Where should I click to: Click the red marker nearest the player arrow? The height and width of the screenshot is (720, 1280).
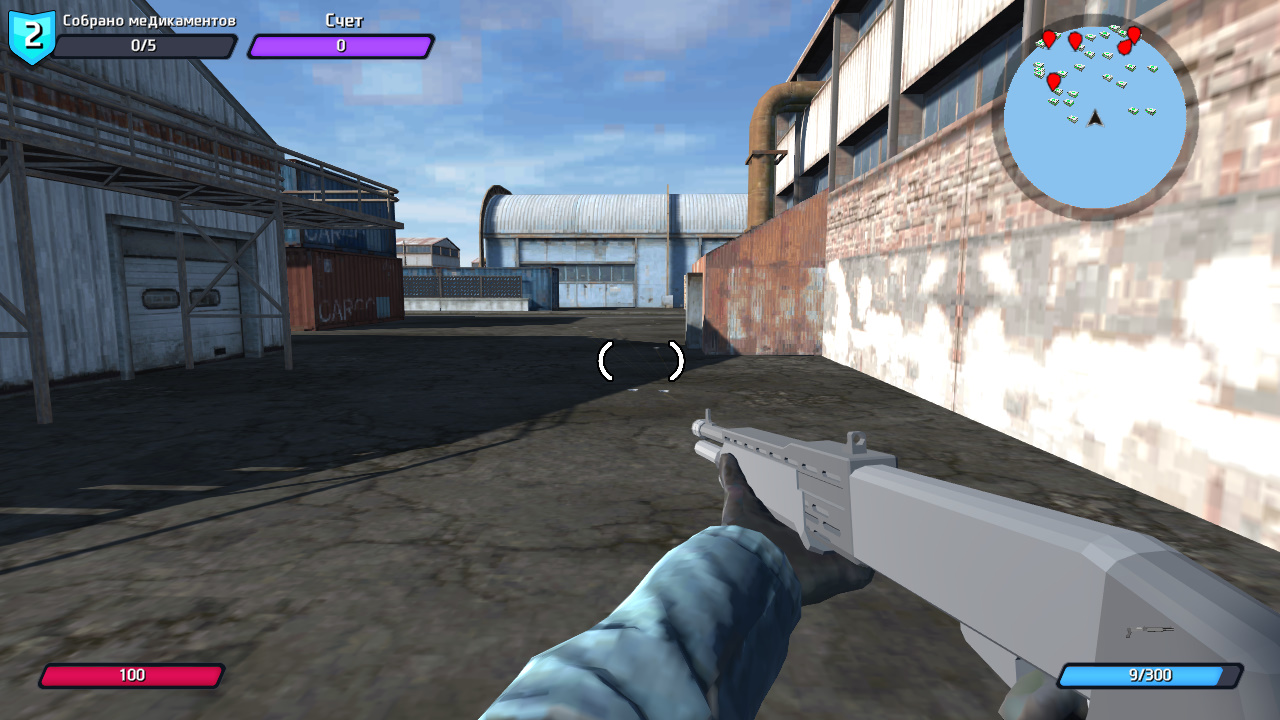1054,81
